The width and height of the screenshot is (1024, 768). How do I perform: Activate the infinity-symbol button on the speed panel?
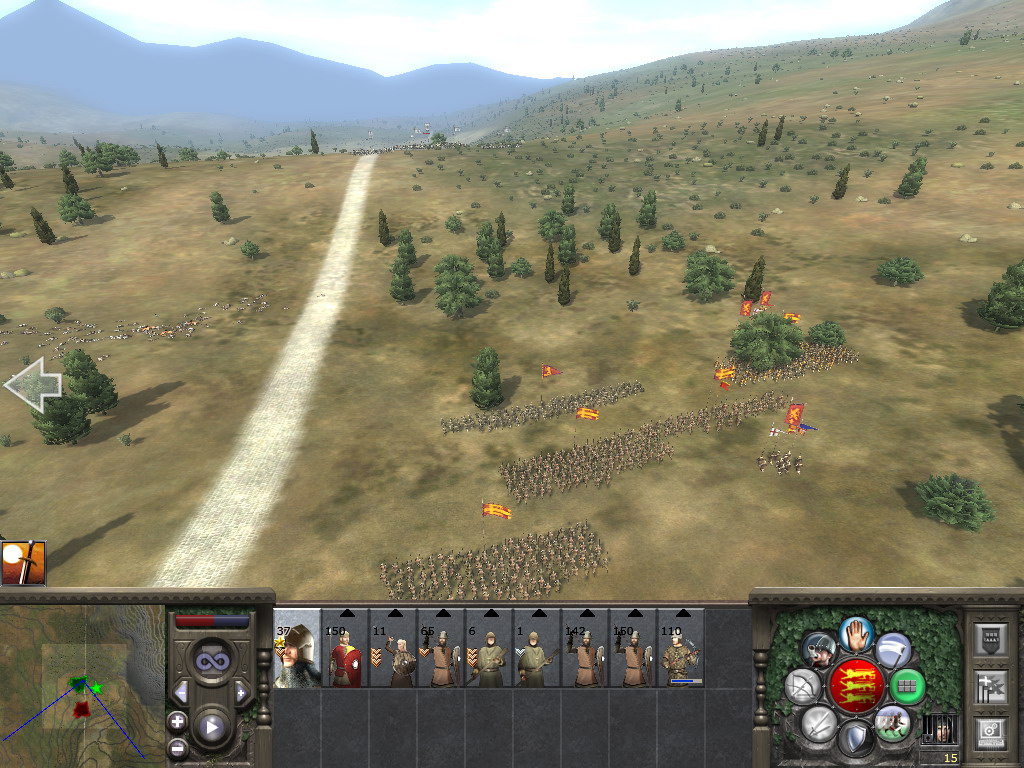211,661
